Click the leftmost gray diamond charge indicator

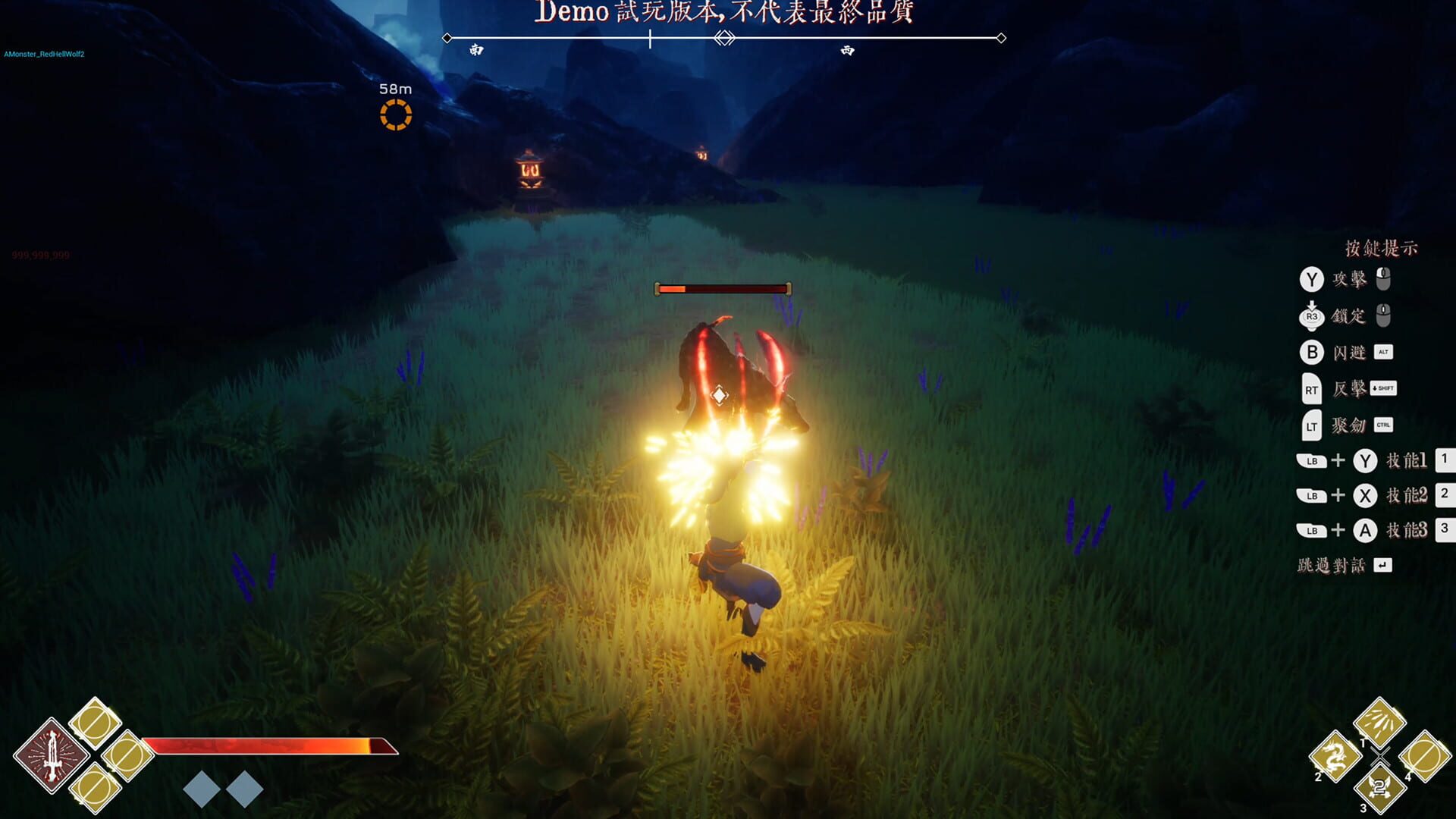pyautogui.click(x=202, y=789)
